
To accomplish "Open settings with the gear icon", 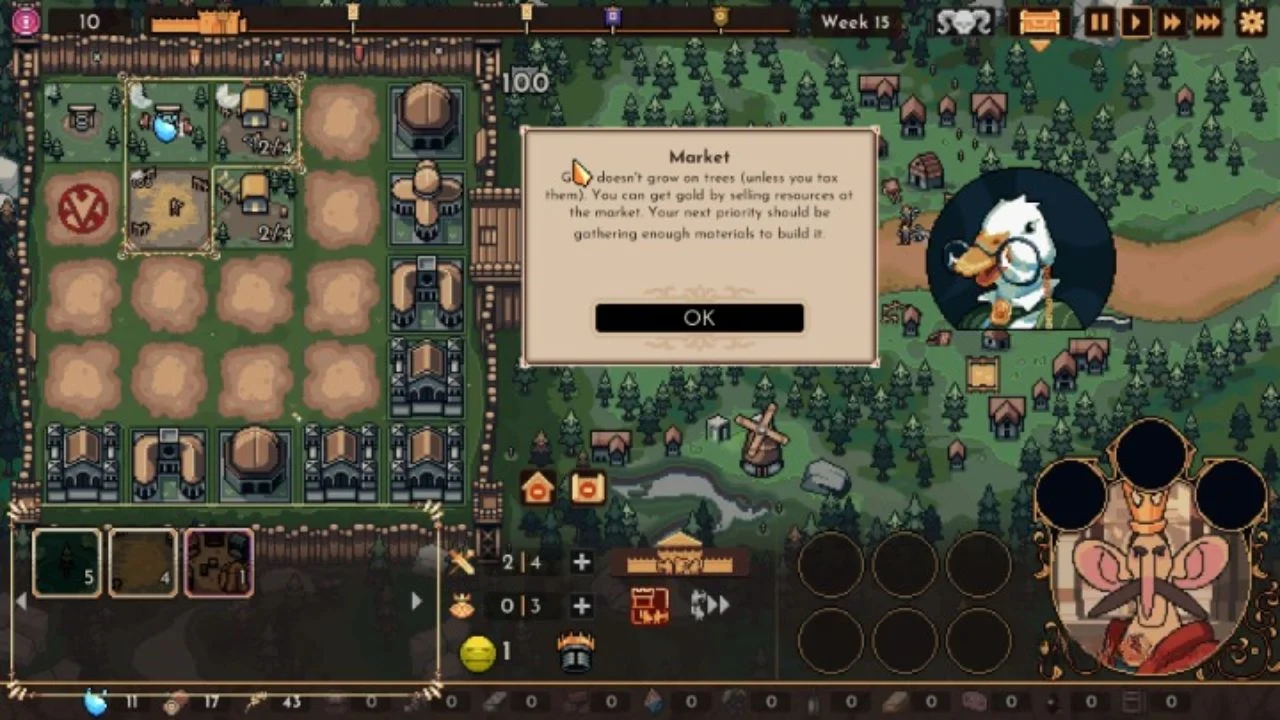I will click(1251, 22).
